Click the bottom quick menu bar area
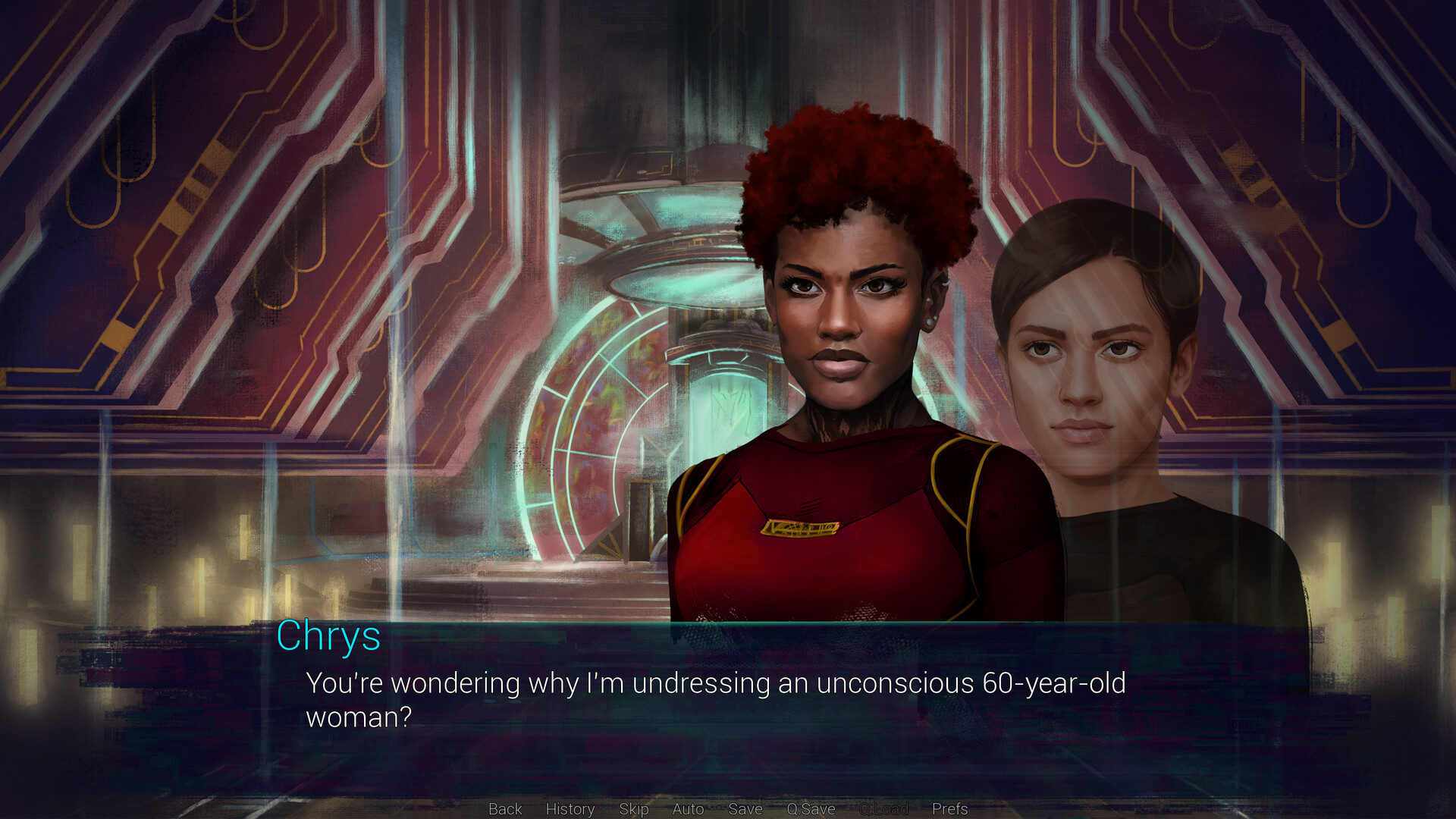This screenshot has height=819, width=1456. (728, 809)
